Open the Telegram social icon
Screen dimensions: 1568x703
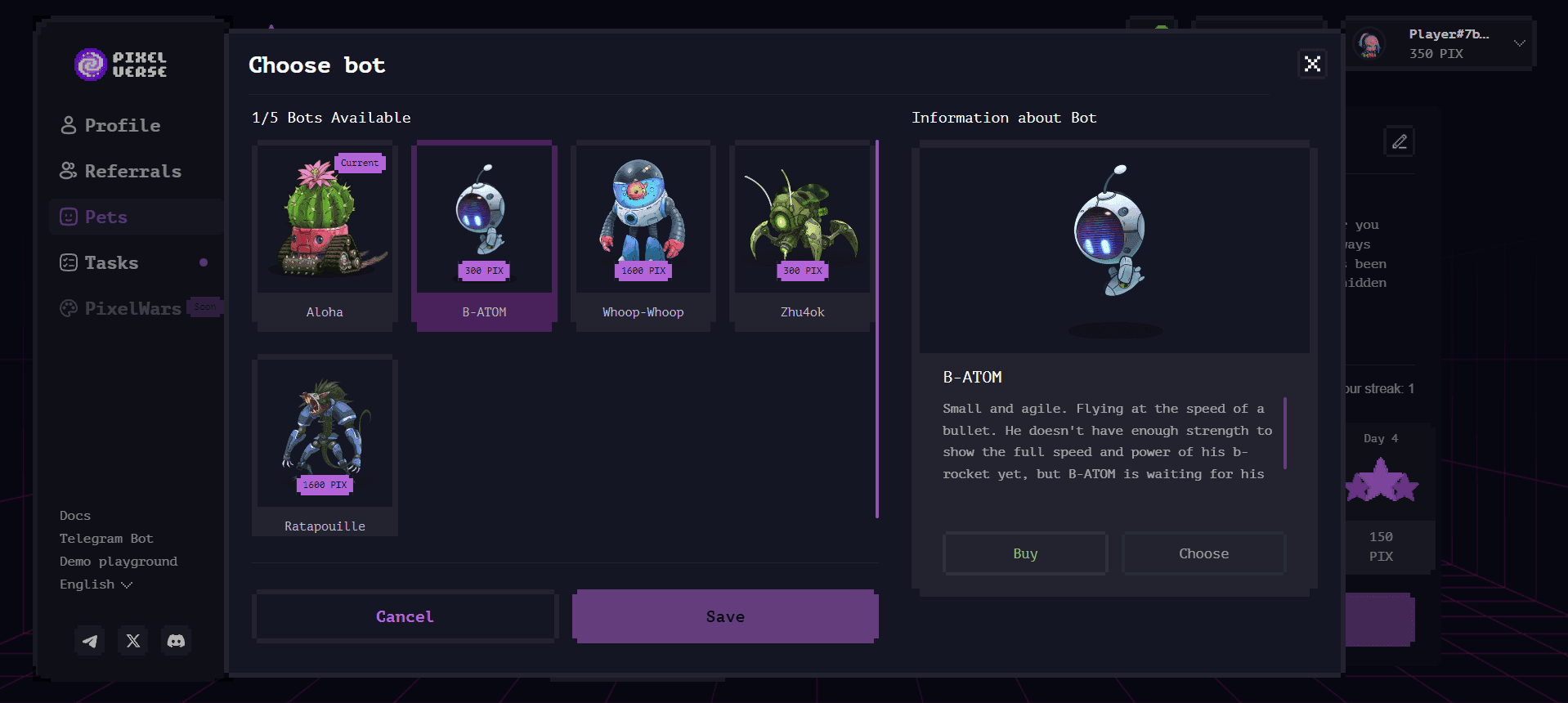pos(89,641)
